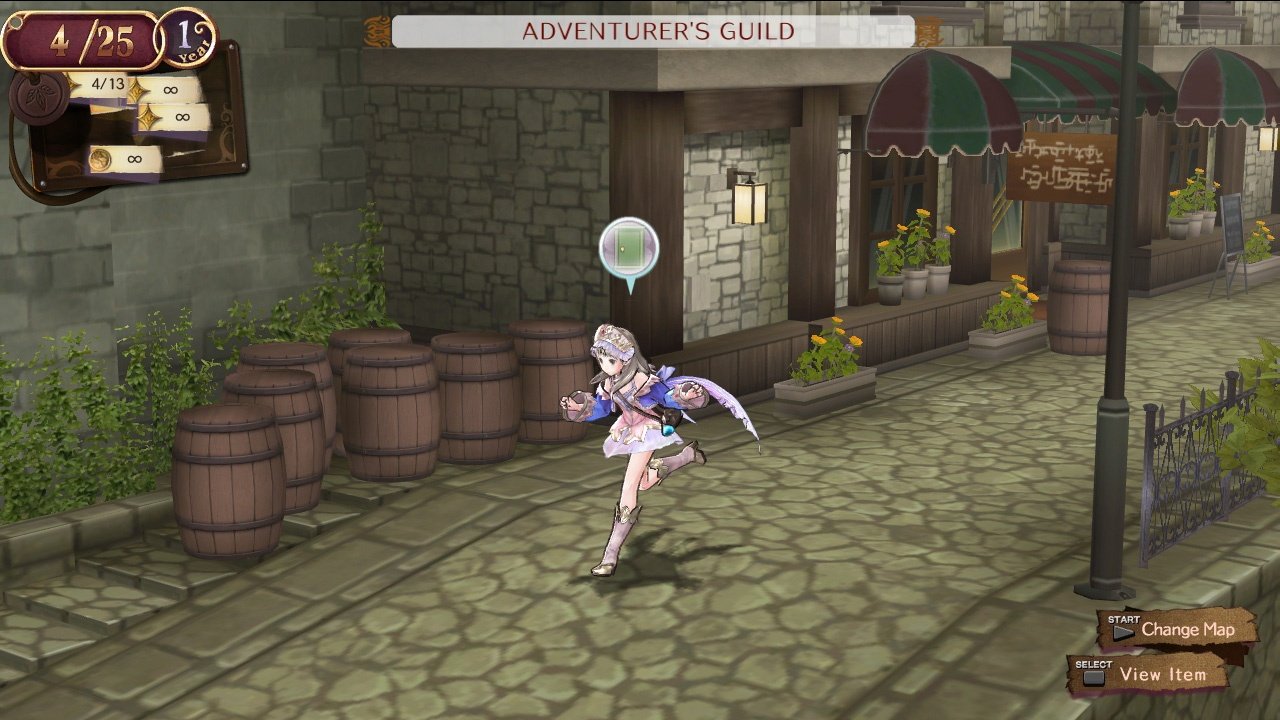
Task: Click the top gold star badge on HUD
Action: coord(135,88)
